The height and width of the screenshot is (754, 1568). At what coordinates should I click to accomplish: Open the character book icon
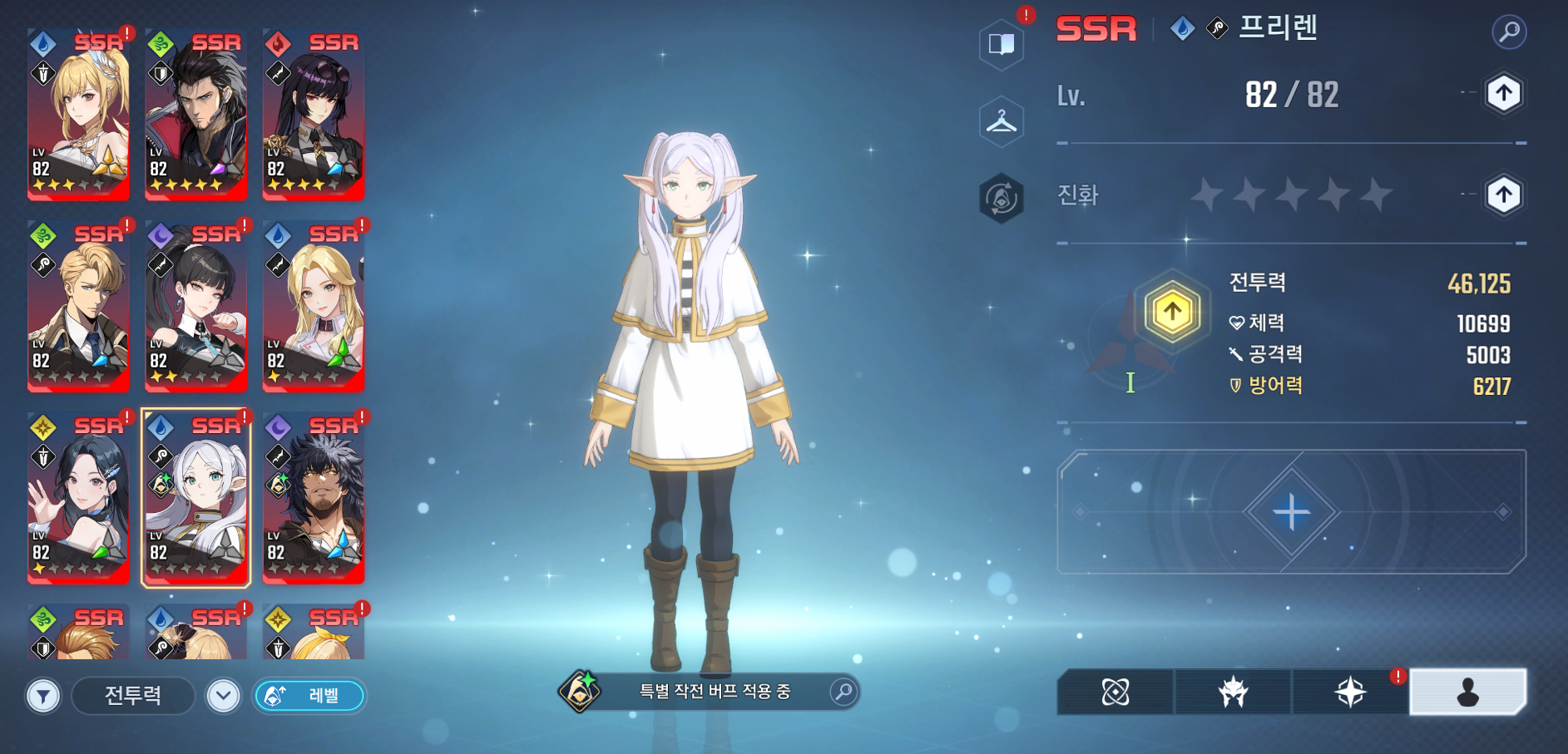tap(1002, 43)
